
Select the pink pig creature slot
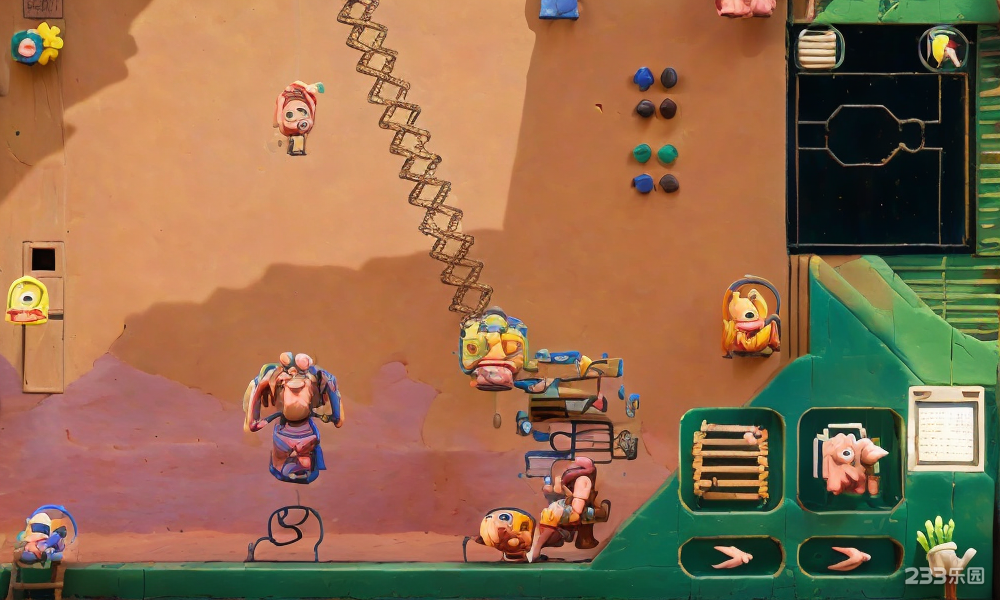(x=849, y=460)
